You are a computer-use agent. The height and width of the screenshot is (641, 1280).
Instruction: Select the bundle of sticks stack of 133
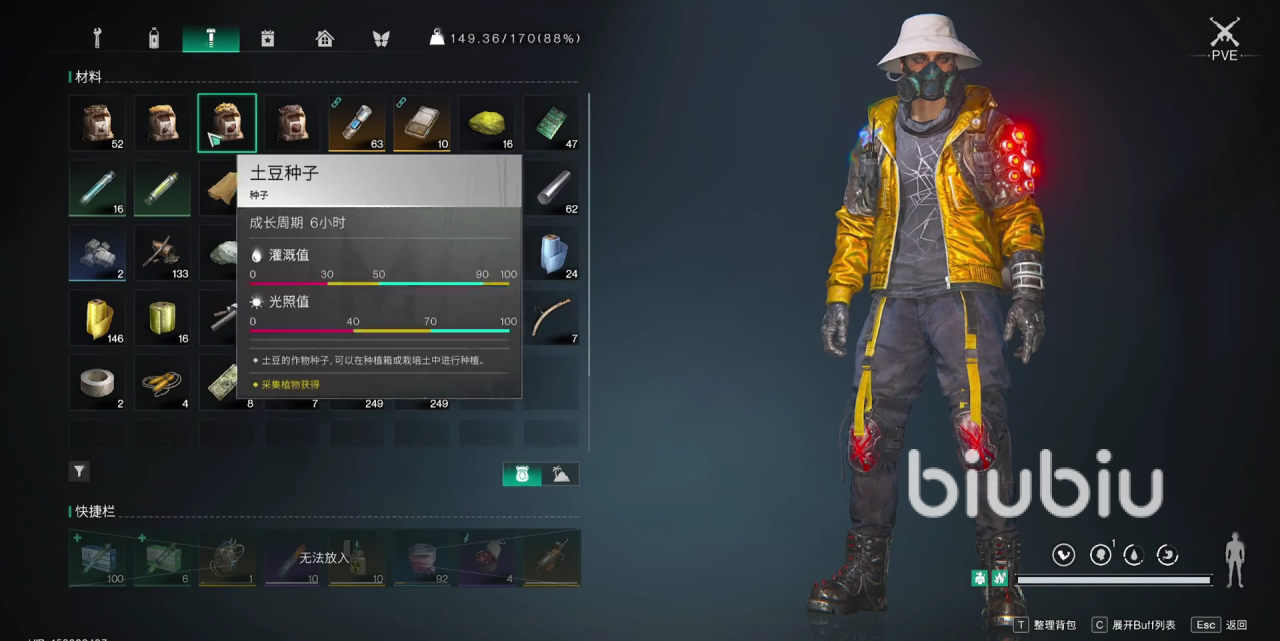point(162,253)
